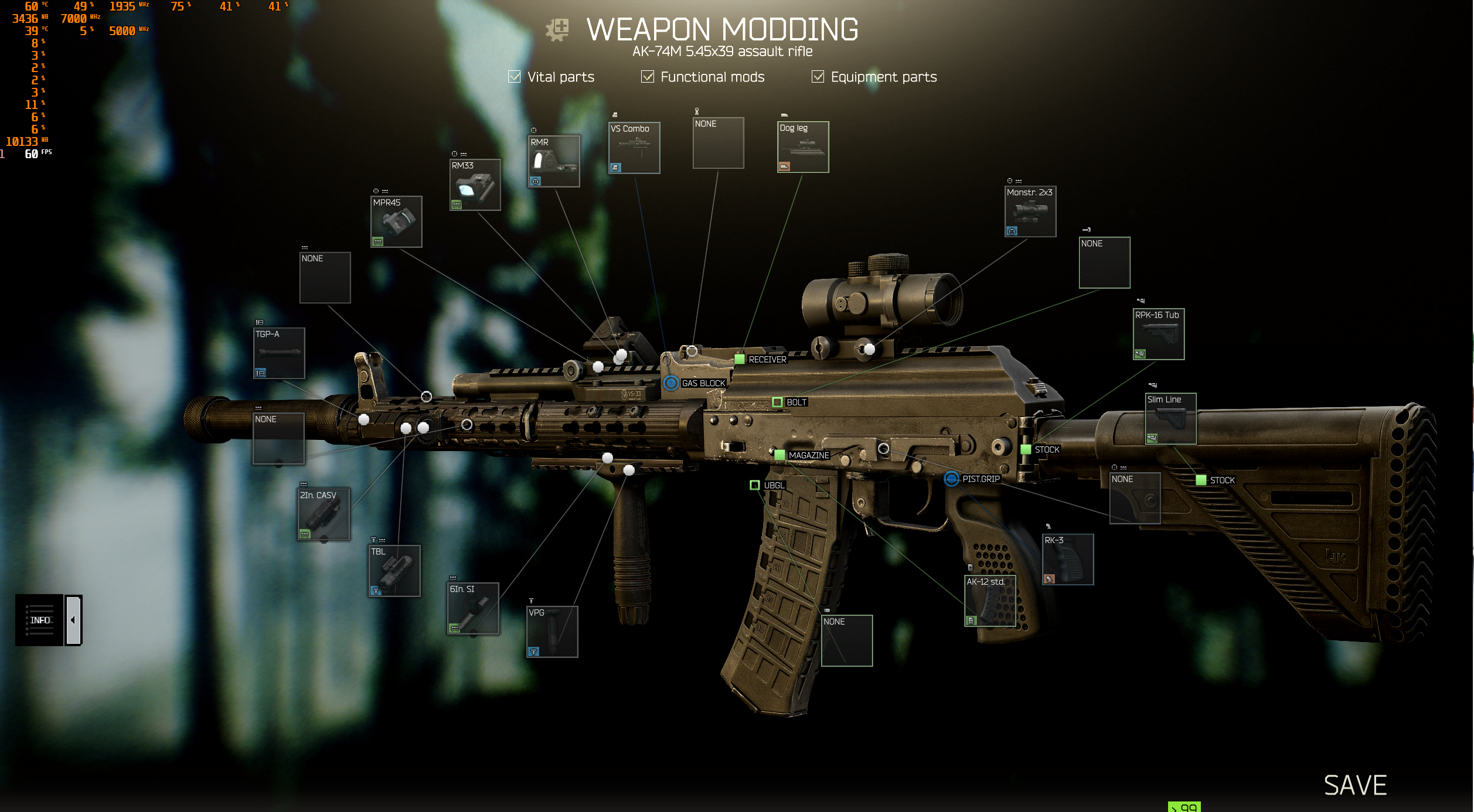Open the INFO side panel
Screen dimensions: 1474x812
40,620
